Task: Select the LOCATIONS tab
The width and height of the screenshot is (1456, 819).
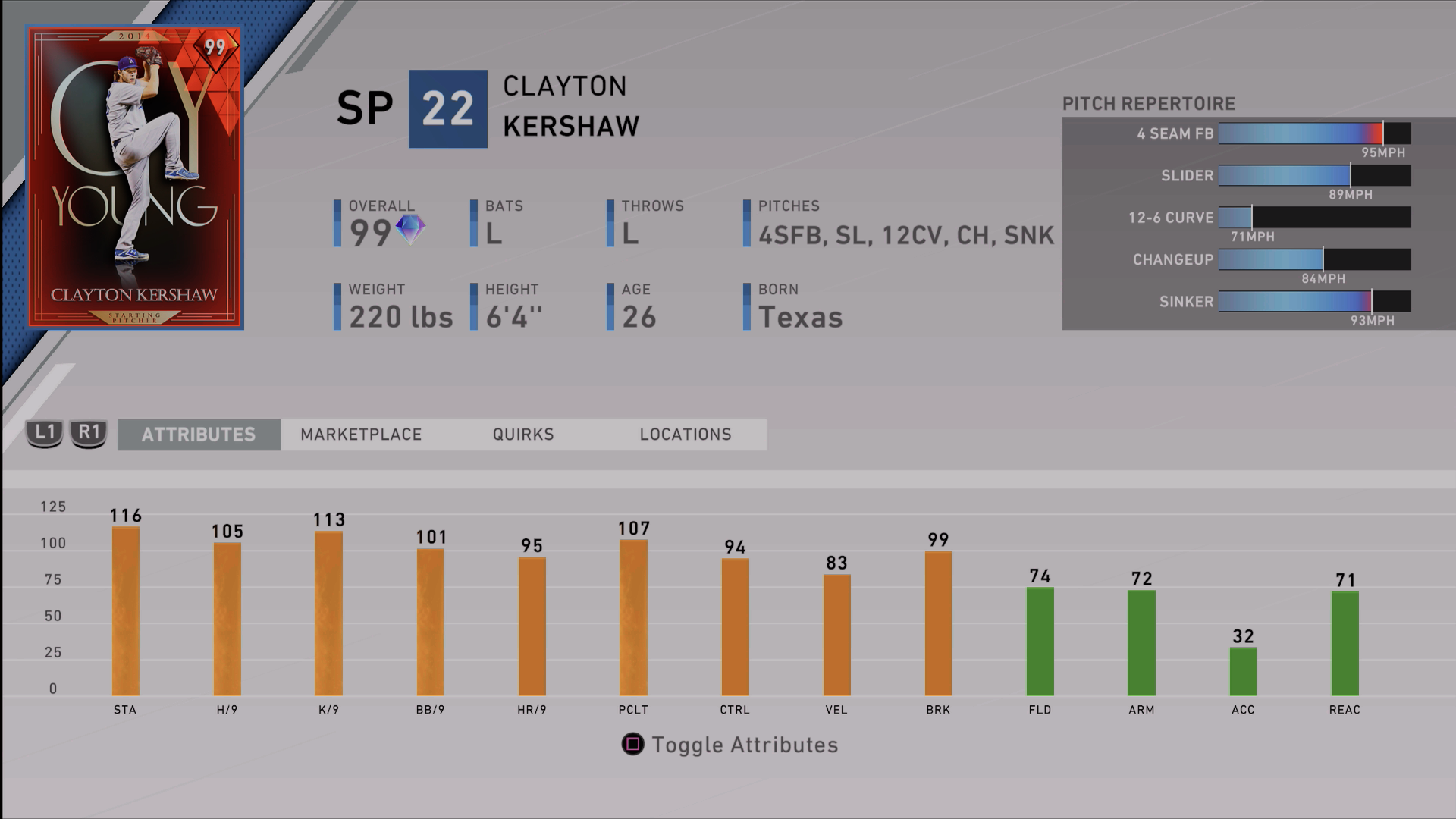Action: pyautogui.click(x=685, y=434)
